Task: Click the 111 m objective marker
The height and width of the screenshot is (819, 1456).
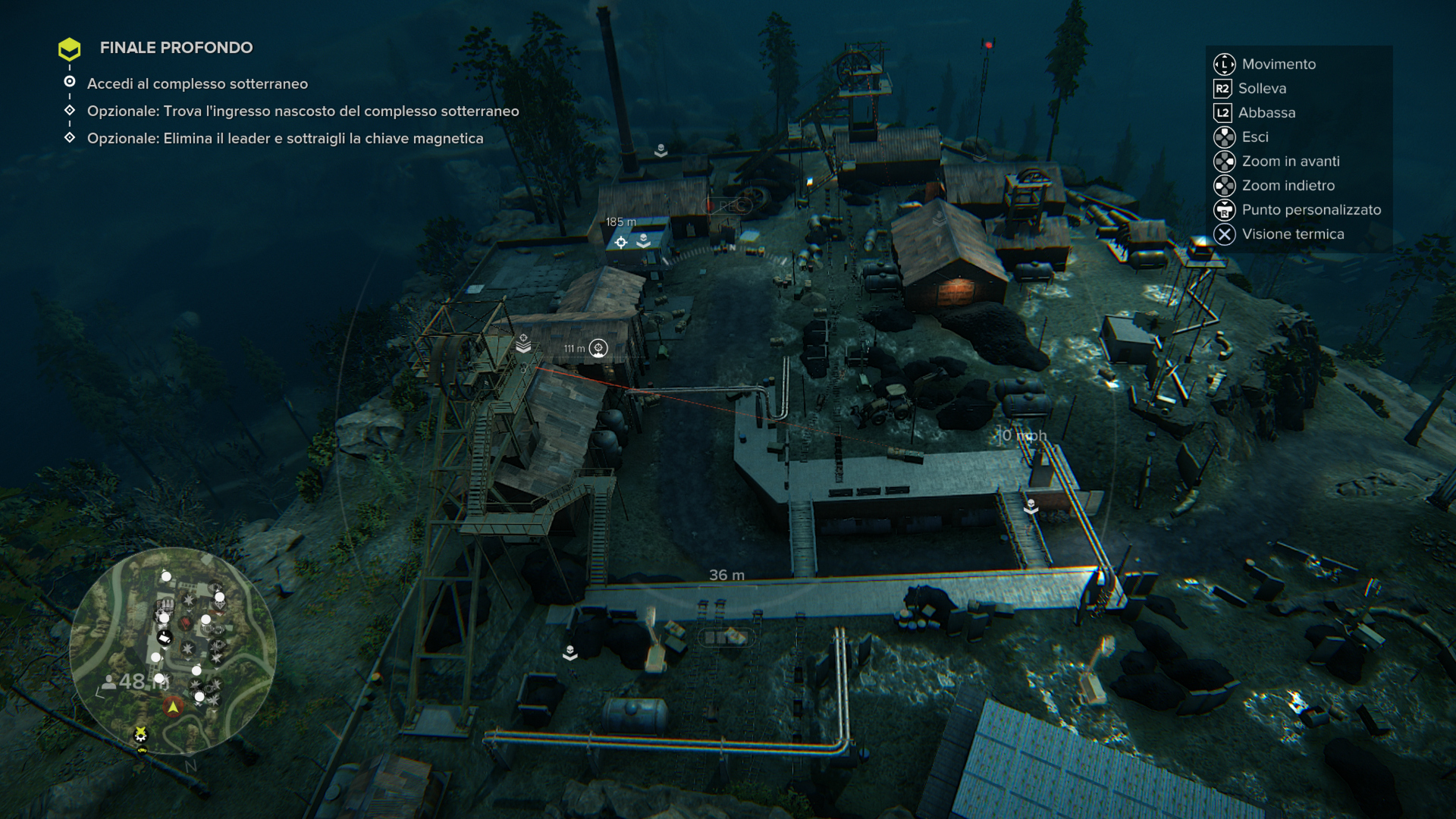Action: tap(598, 348)
